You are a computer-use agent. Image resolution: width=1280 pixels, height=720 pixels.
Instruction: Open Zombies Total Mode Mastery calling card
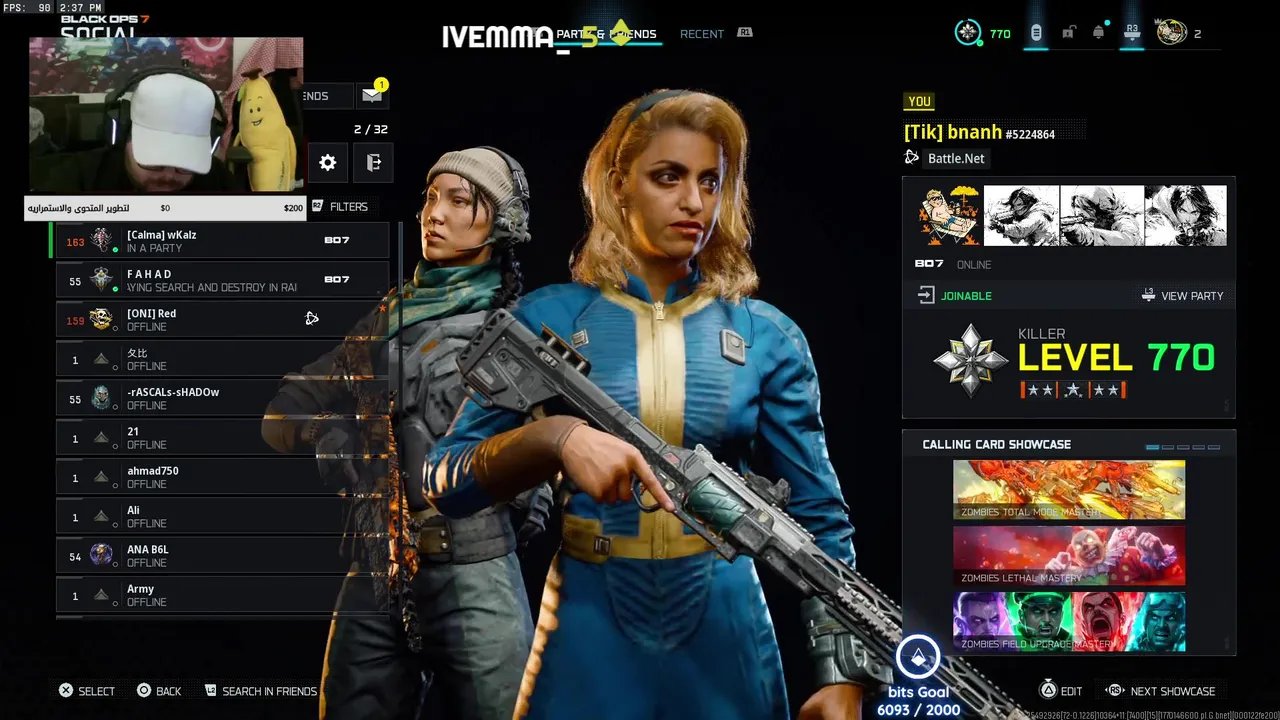[1069, 490]
